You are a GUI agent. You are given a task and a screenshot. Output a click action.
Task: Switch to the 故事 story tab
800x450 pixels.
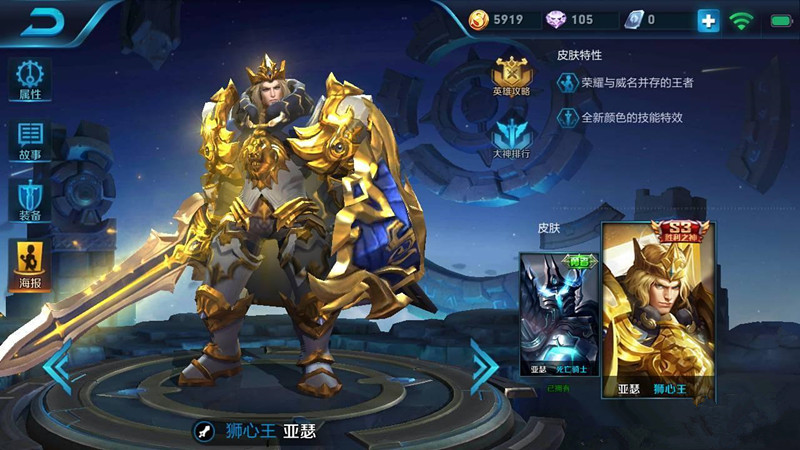[x=30, y=140]
